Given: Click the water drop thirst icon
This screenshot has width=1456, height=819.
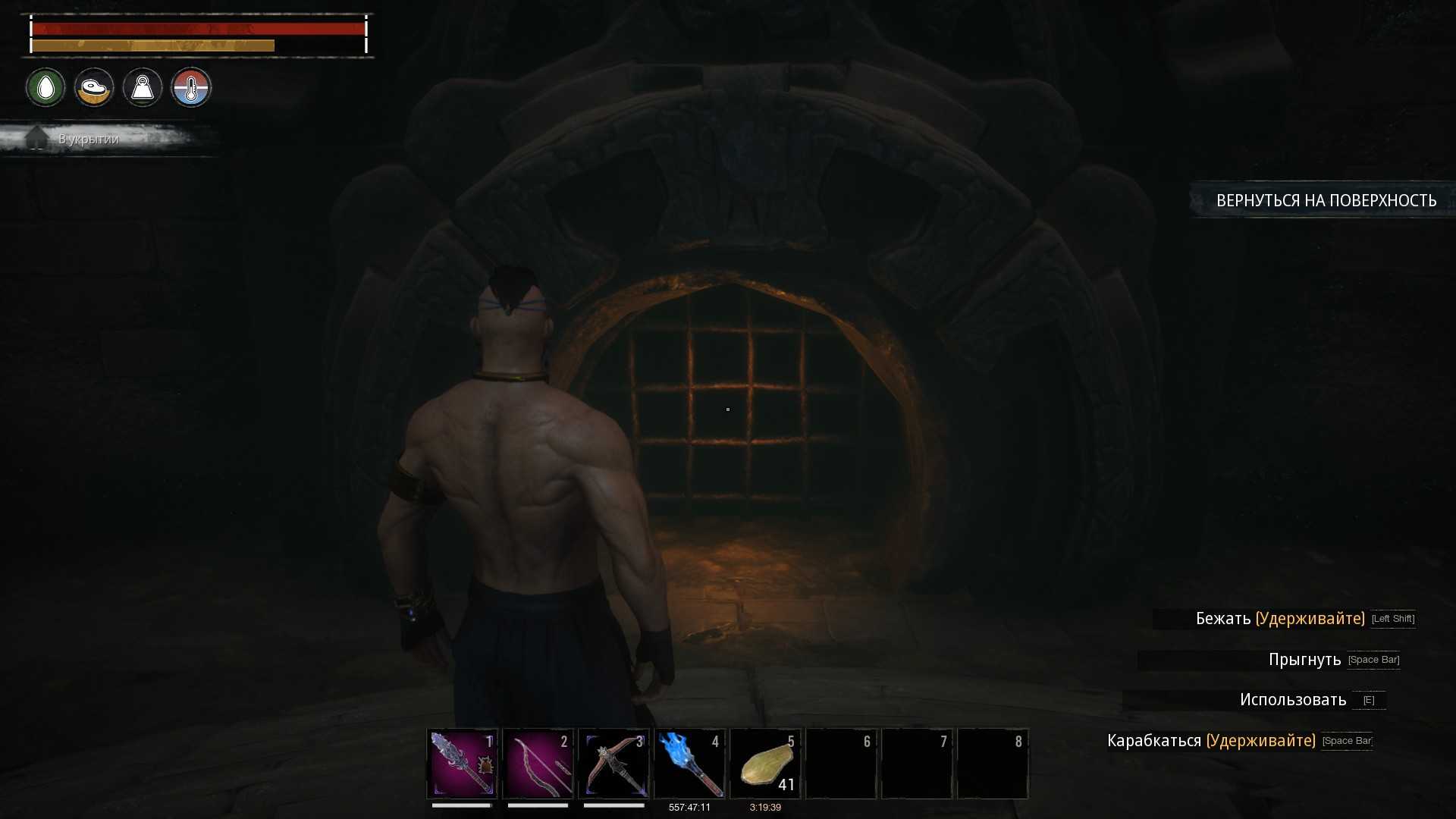Looking at the screenshot, I should [45, 88].
